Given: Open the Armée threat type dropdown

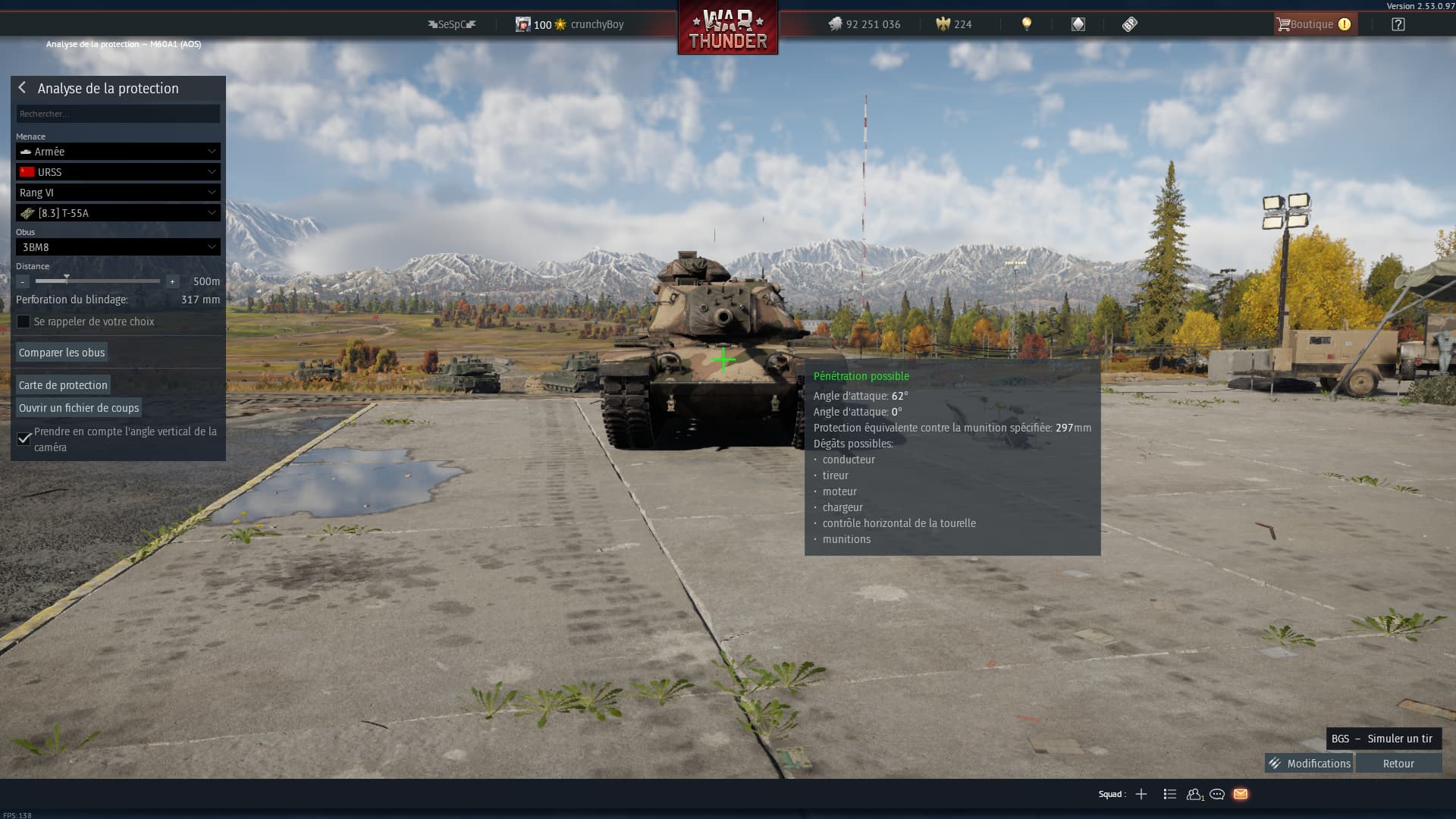Looking at the screenshot, I should coord(118,152).
